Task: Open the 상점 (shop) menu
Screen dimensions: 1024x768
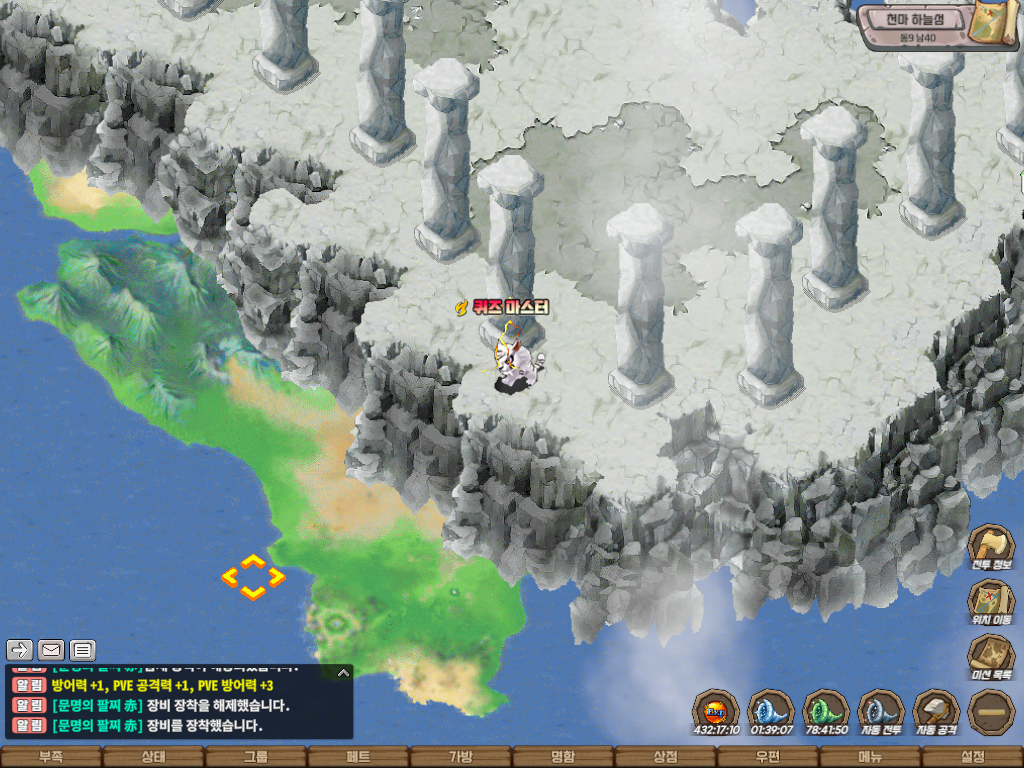Action: tap(665, 757)
